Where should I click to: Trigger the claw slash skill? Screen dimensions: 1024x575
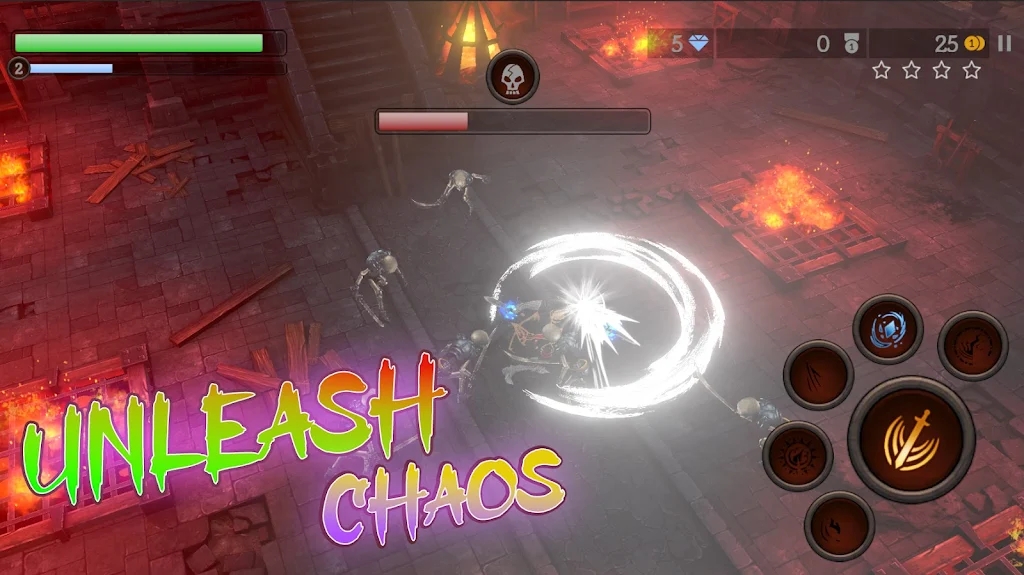point(818,375)
